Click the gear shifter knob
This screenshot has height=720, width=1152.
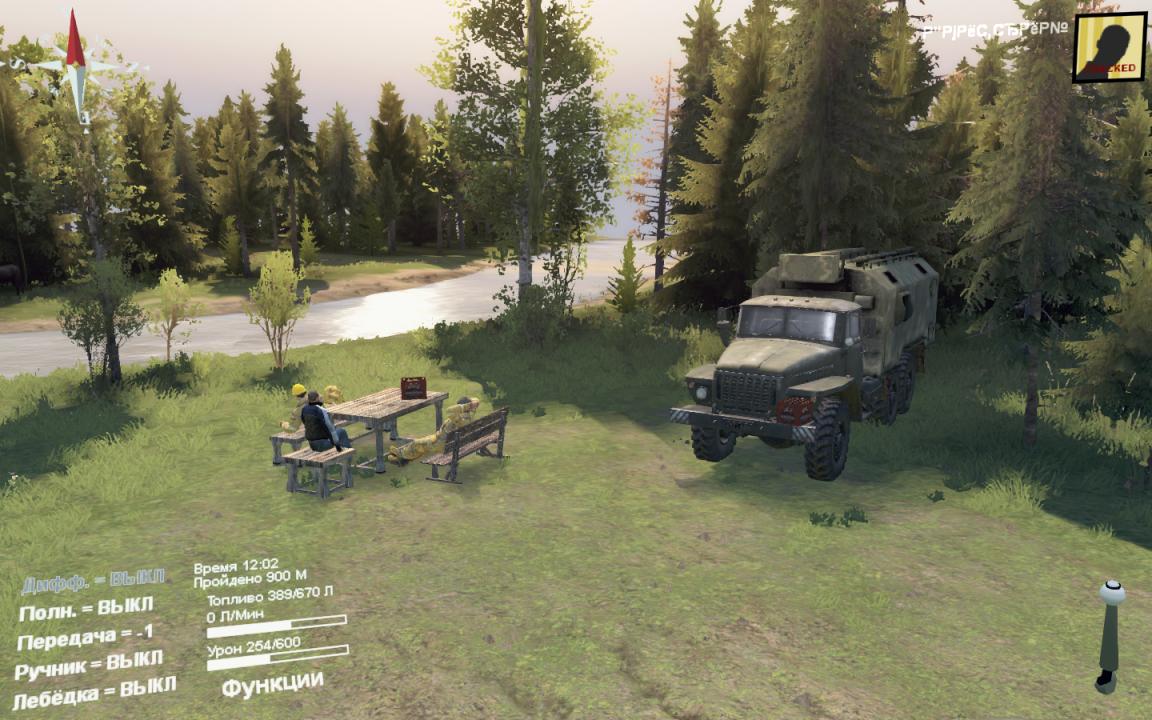(x=1111, y=593)
